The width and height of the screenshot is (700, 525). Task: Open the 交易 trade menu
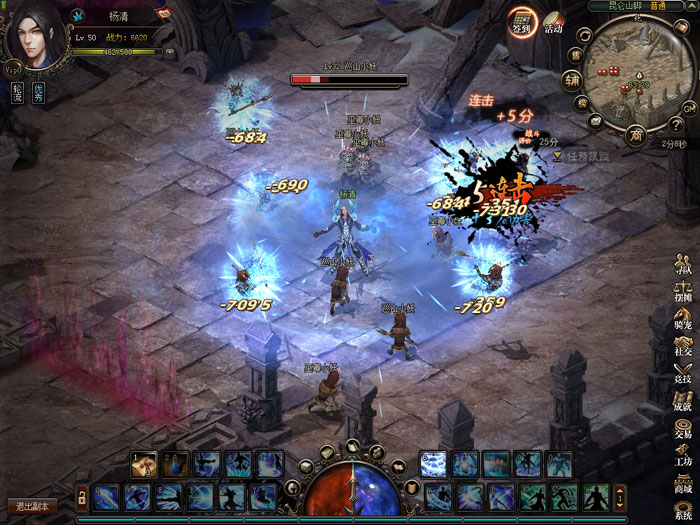point(683,427)
